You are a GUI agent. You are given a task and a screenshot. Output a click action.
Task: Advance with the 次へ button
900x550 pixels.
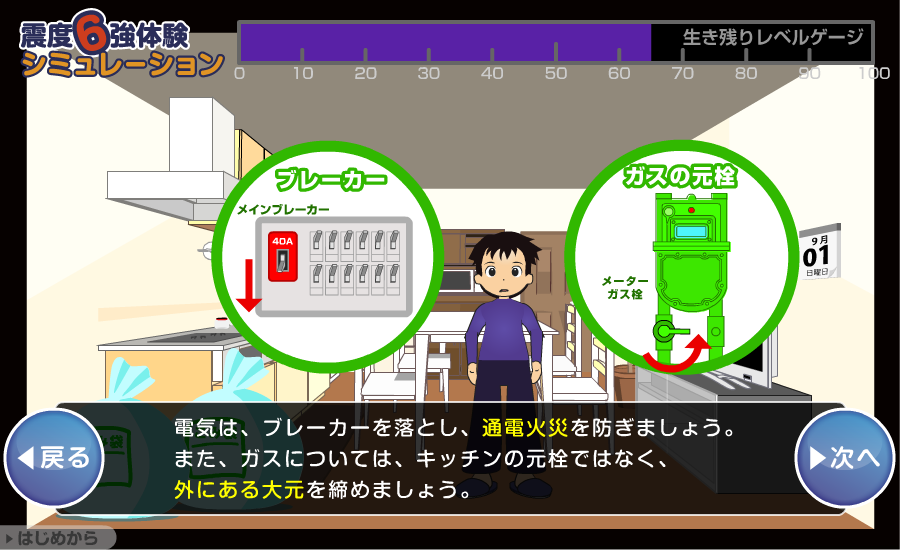844,458
